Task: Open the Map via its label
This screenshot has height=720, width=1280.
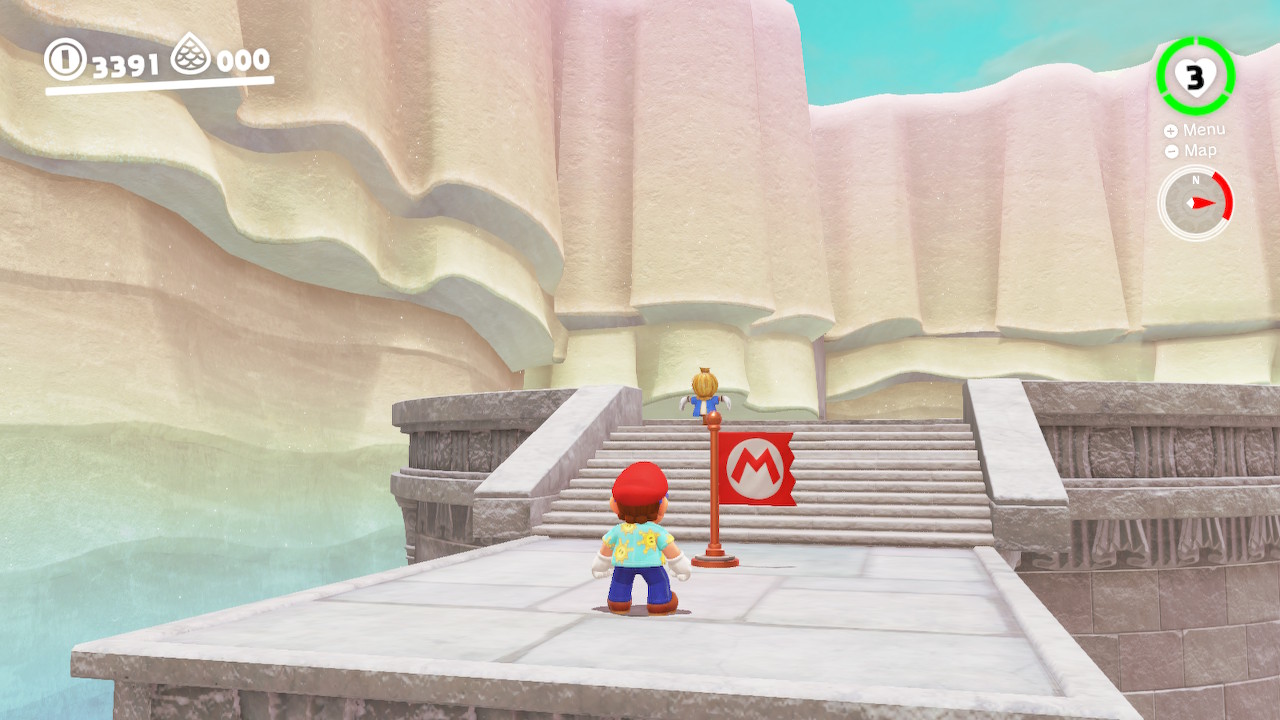Action: point(1200,150)
